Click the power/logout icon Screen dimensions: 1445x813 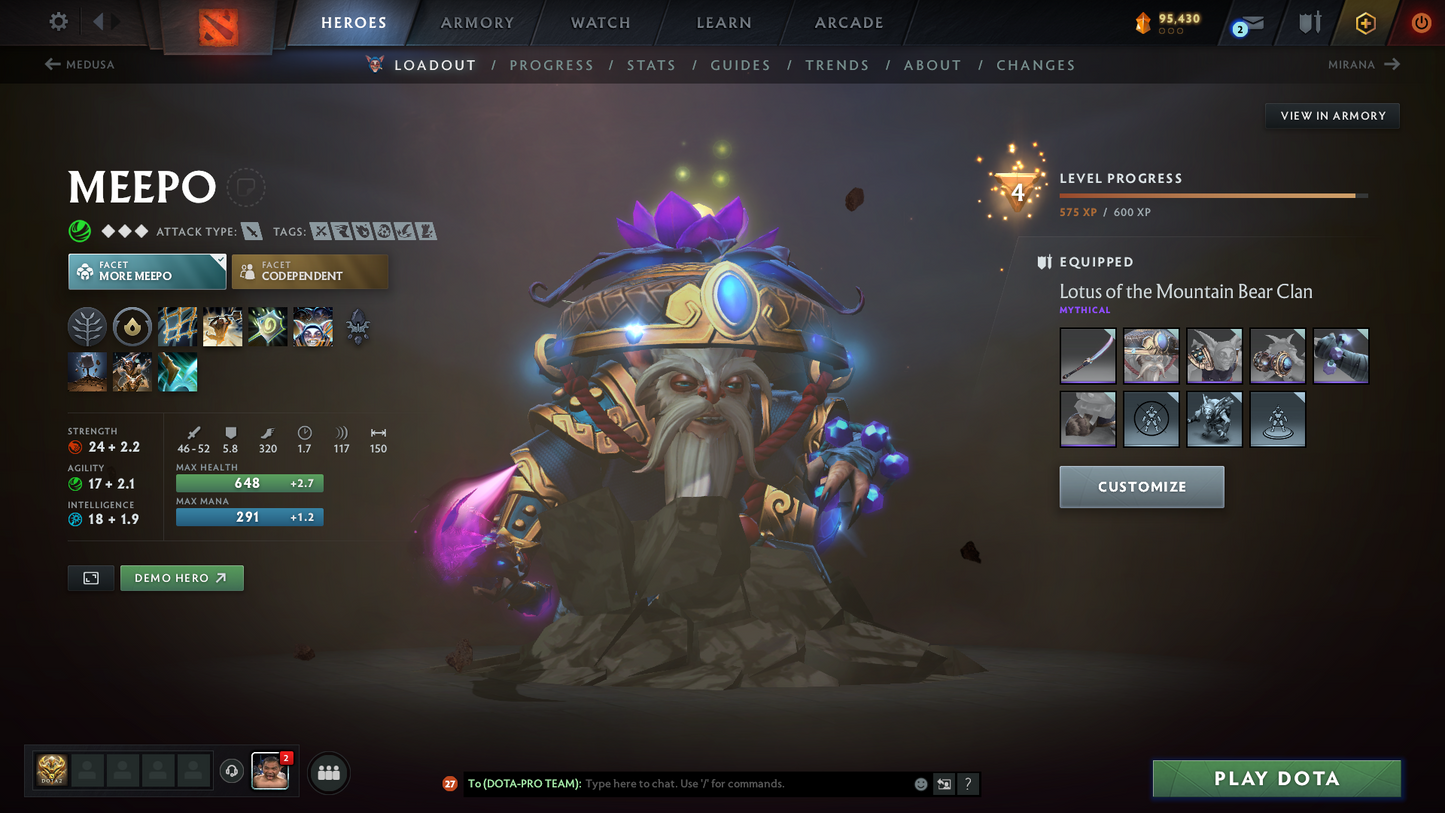coord(1421,22)
